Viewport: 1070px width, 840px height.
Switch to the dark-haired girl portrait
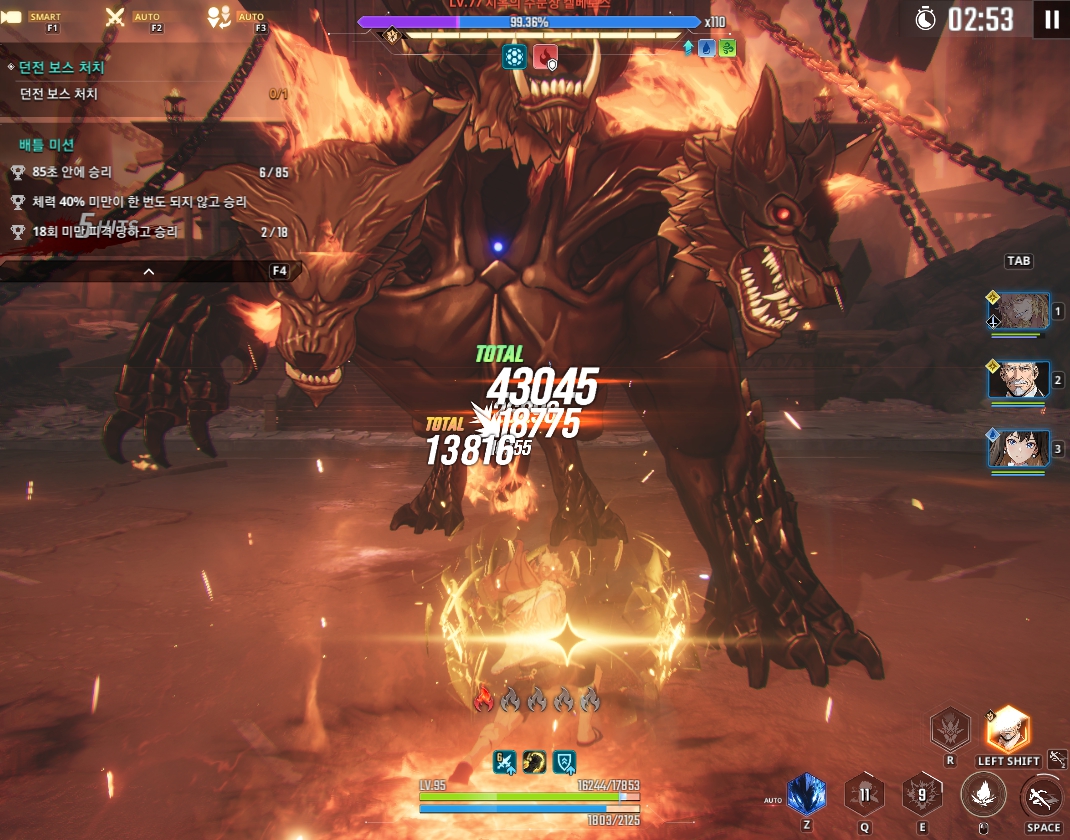[1018, 448]
